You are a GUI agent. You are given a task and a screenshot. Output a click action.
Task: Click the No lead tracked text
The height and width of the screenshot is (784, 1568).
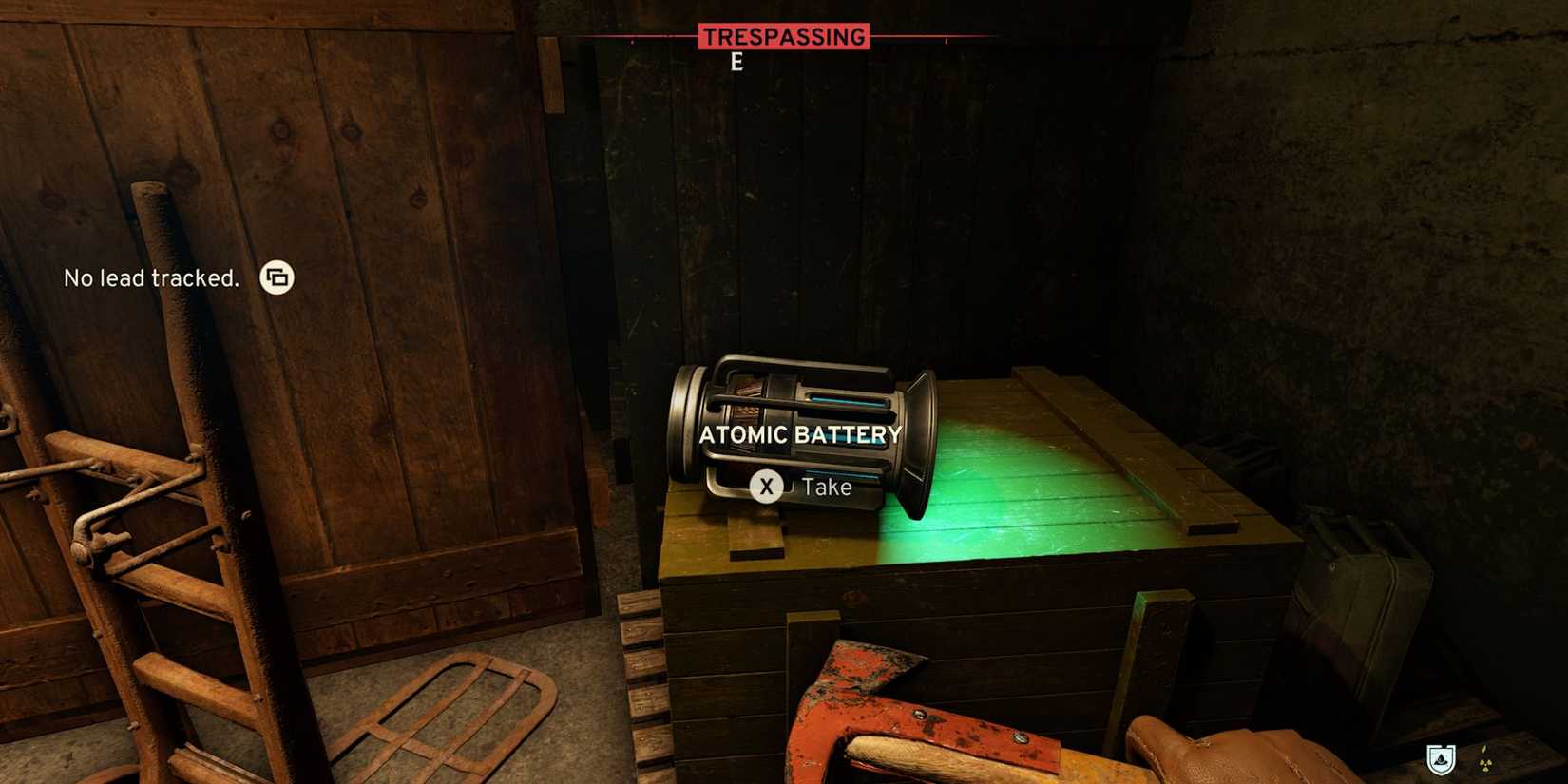151,277
